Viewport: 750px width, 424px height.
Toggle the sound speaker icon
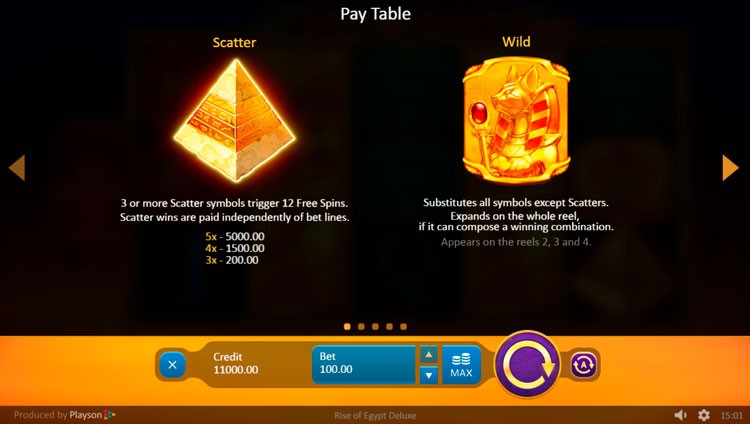coord(680,415)
